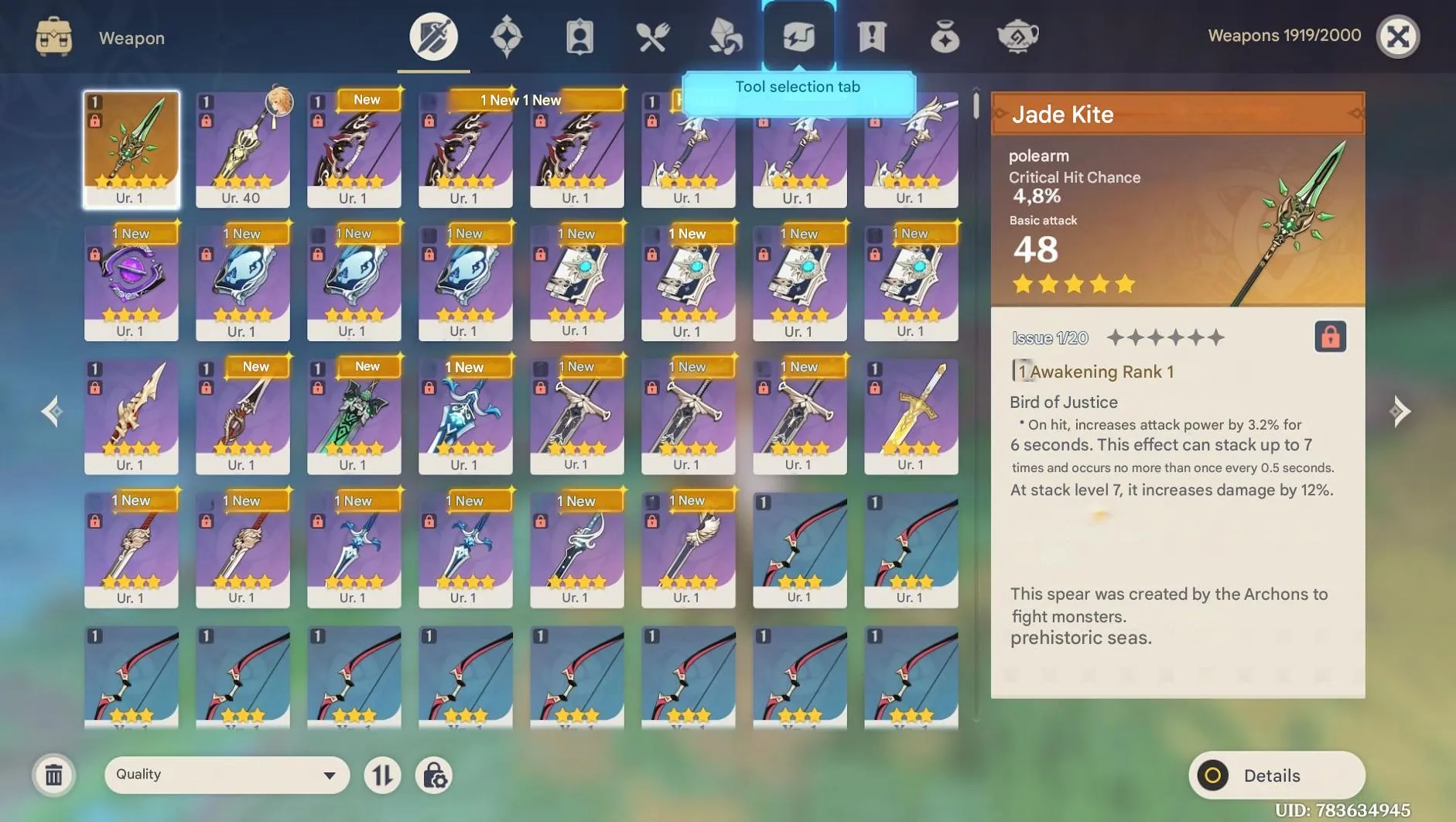Open the Precious Items pouch icon
1456x822 pixels.
pos(945,35)
